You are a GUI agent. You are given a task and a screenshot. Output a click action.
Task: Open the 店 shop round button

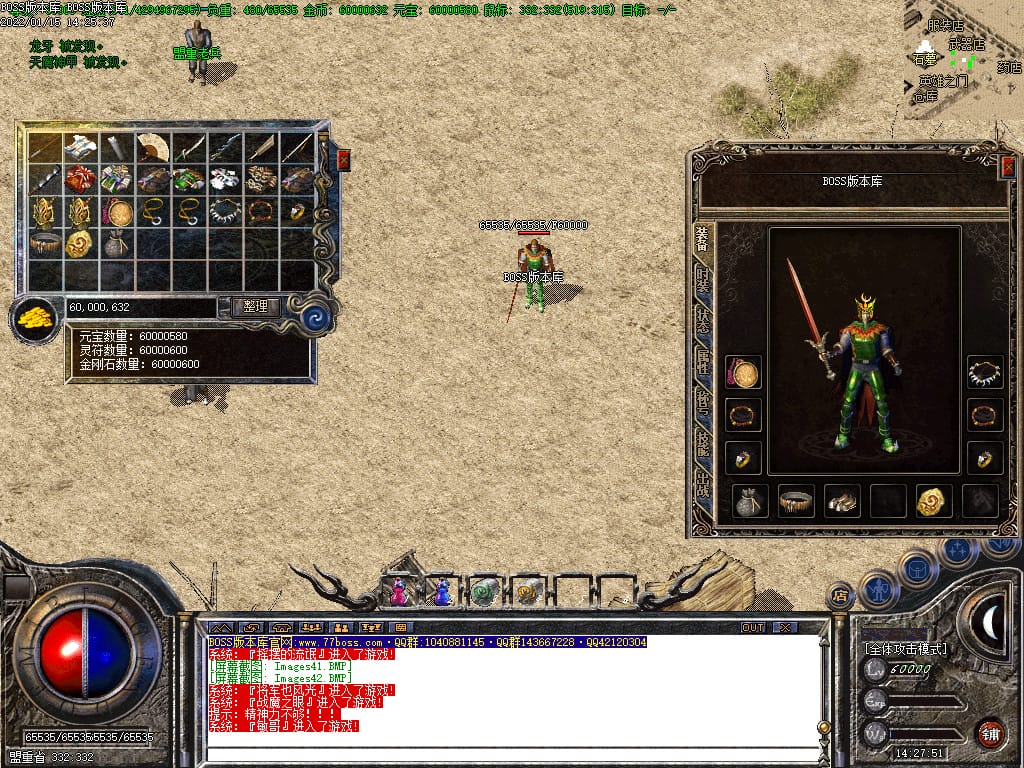(x=840, y=596)
